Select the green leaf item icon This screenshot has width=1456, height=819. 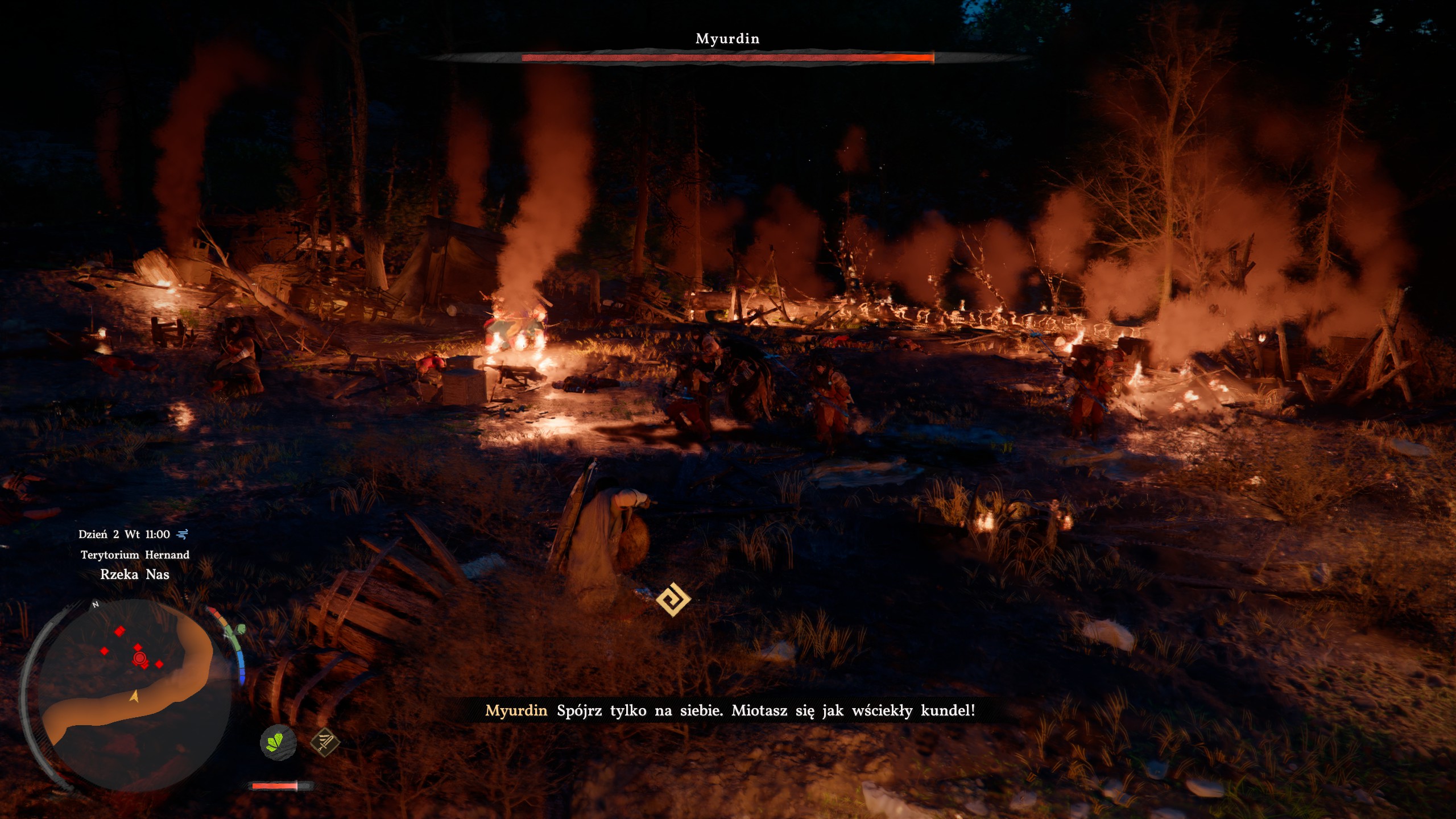[278, 742]
